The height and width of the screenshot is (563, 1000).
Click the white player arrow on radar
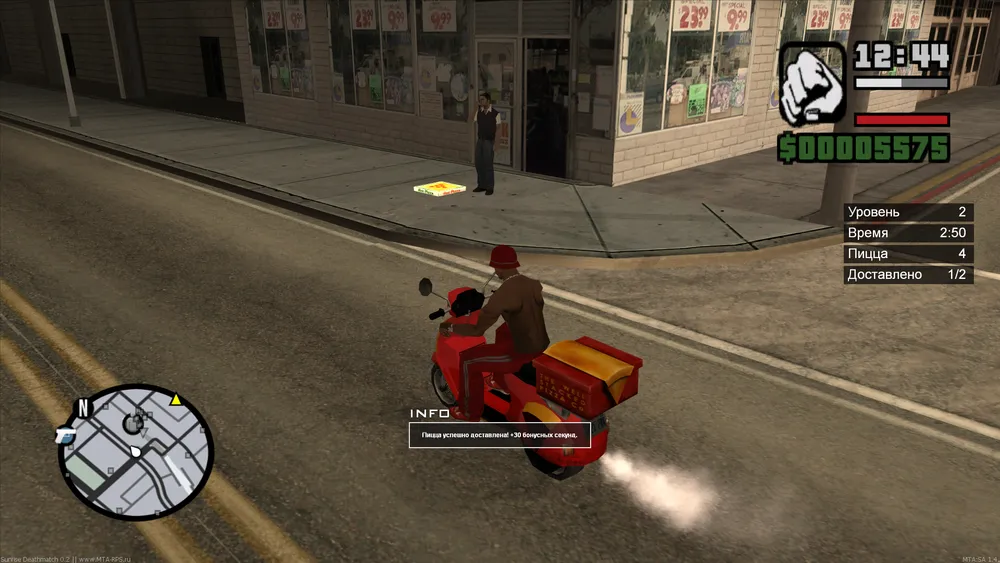[135, 452]
